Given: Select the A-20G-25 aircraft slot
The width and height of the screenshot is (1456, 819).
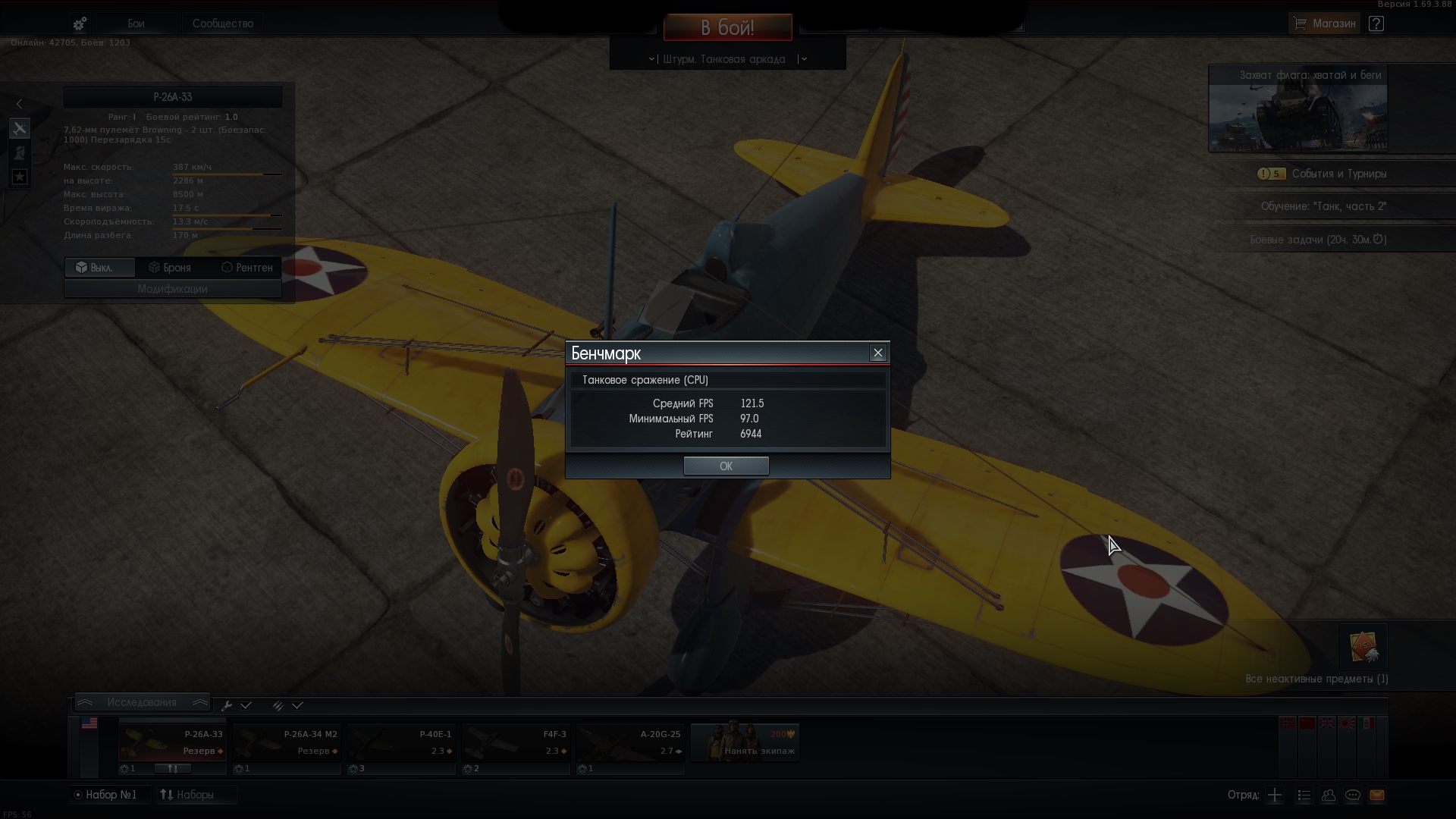Looking at the screenshot, I should (x=629, y=742).
